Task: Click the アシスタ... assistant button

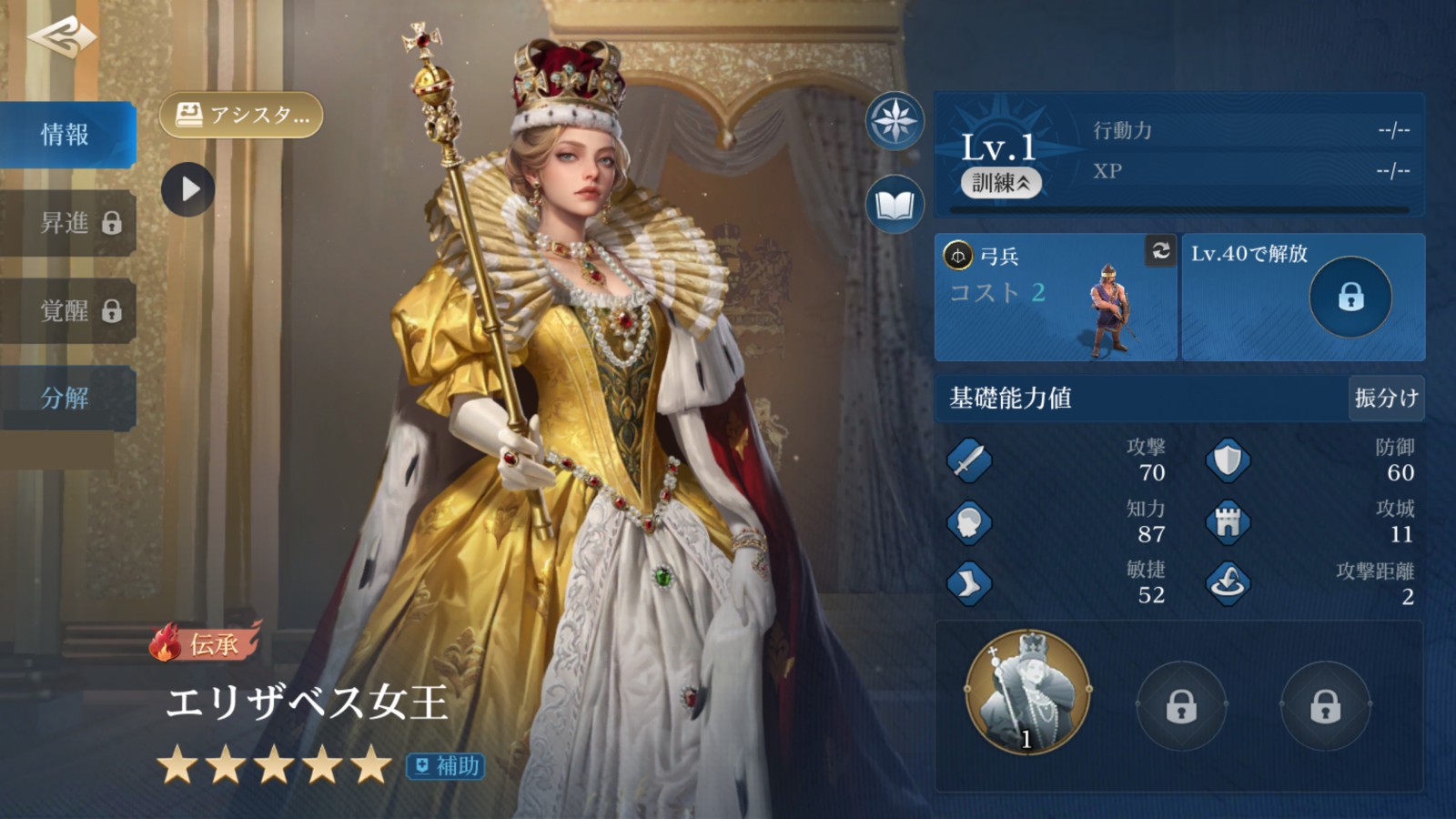Action: tap(241, 116)
